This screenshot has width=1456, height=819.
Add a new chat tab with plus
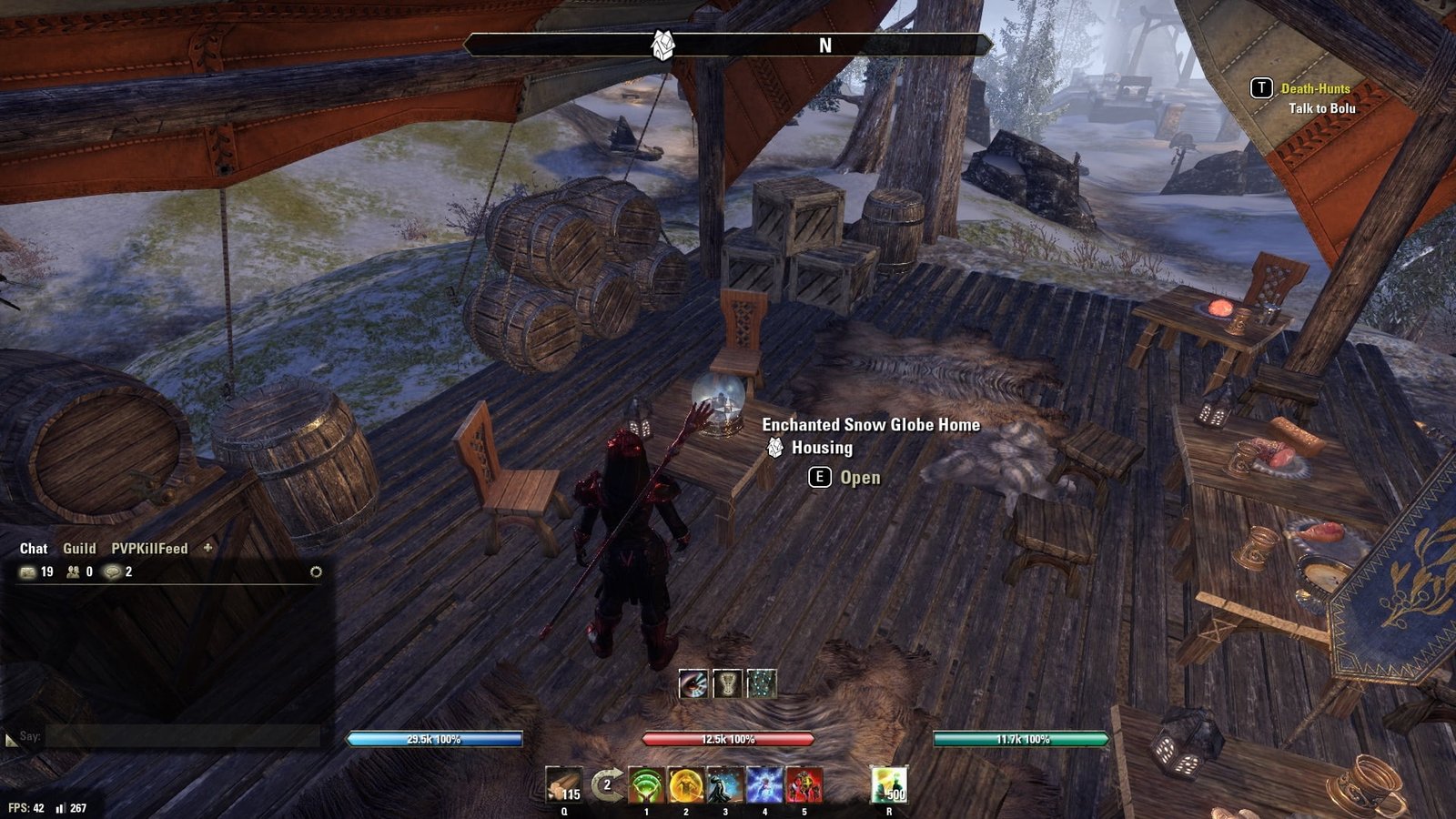point(207,548)
